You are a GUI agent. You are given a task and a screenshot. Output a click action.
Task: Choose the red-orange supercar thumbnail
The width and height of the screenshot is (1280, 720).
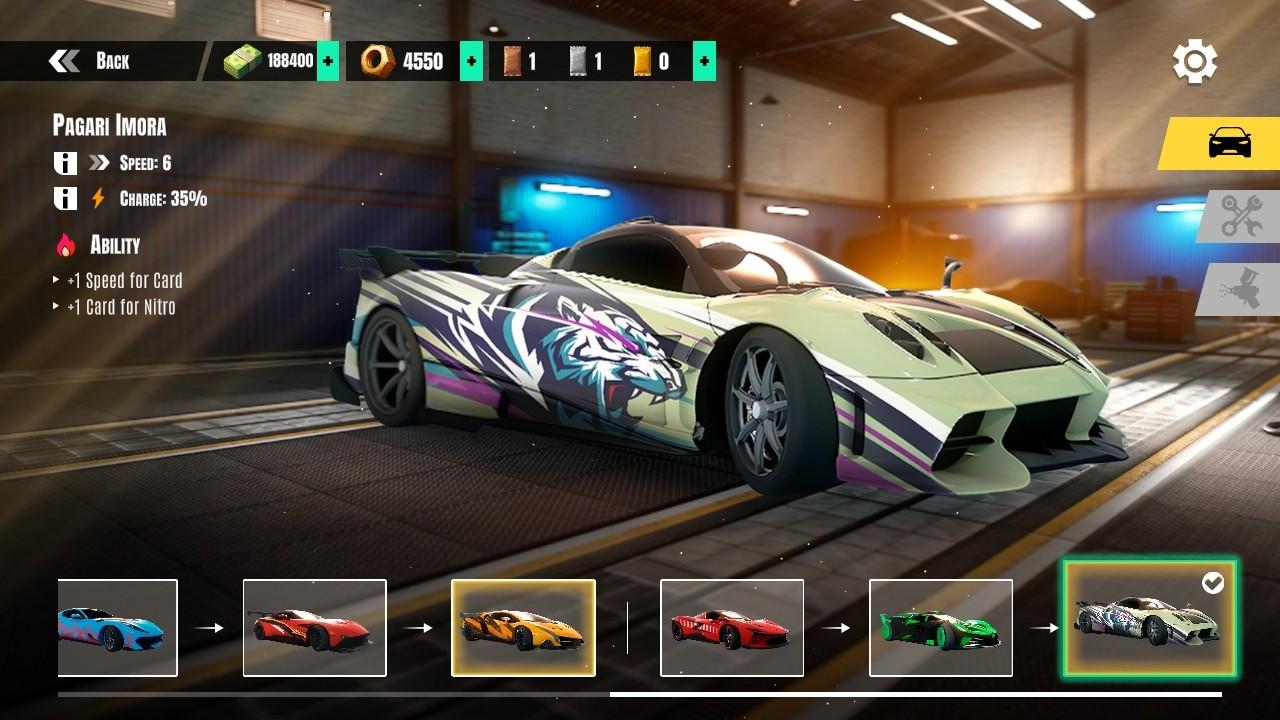click(314, 628)
